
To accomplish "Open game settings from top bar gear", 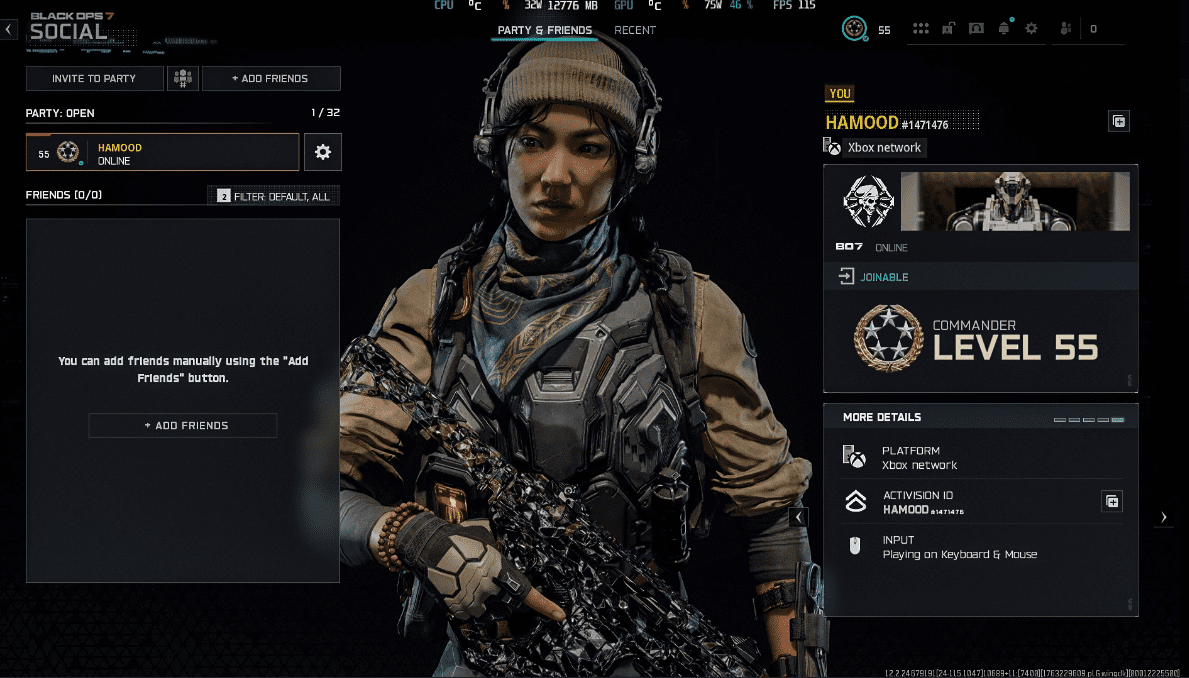I will [x=1031, y=29].
